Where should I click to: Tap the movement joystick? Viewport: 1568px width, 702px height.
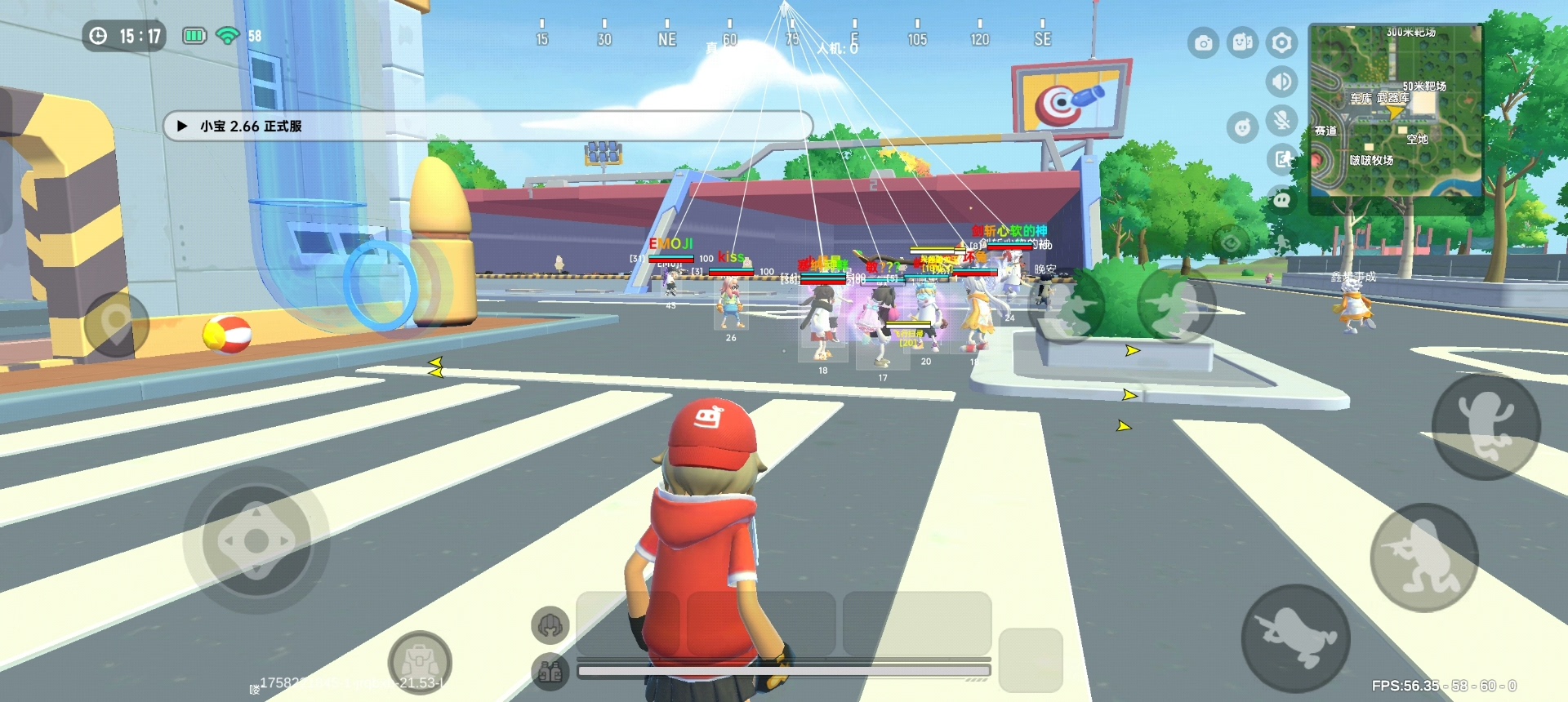point(256,540)
